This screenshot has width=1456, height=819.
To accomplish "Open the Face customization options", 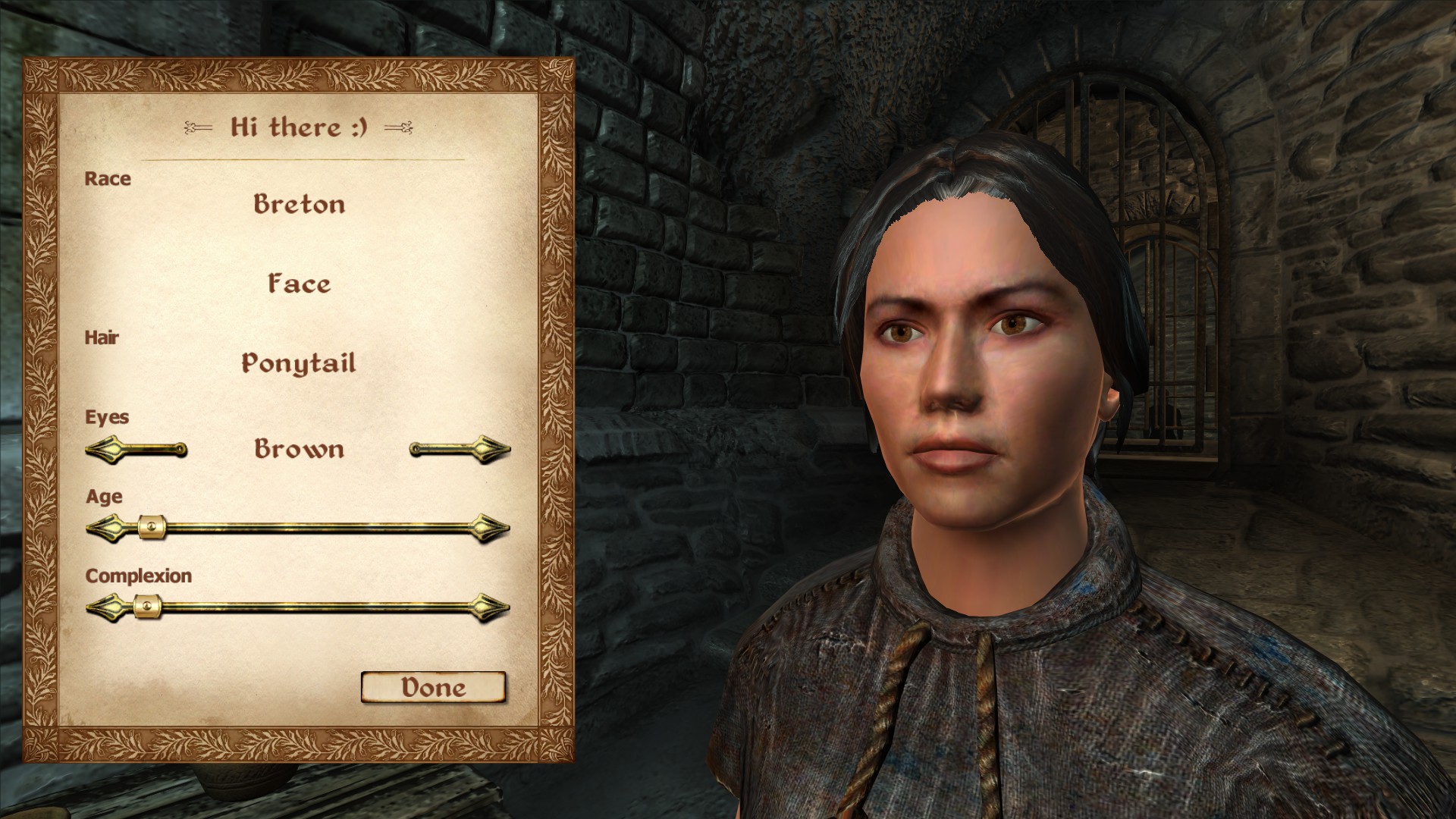I will click(299, 284).
